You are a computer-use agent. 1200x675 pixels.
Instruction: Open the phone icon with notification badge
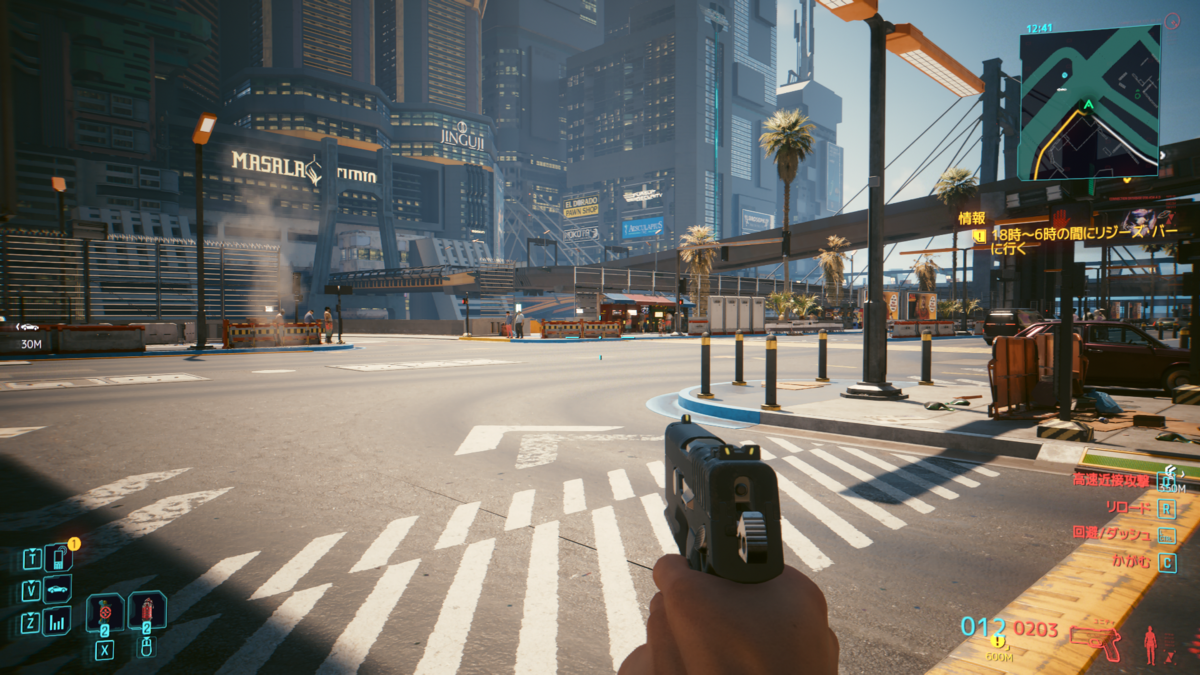58,557
